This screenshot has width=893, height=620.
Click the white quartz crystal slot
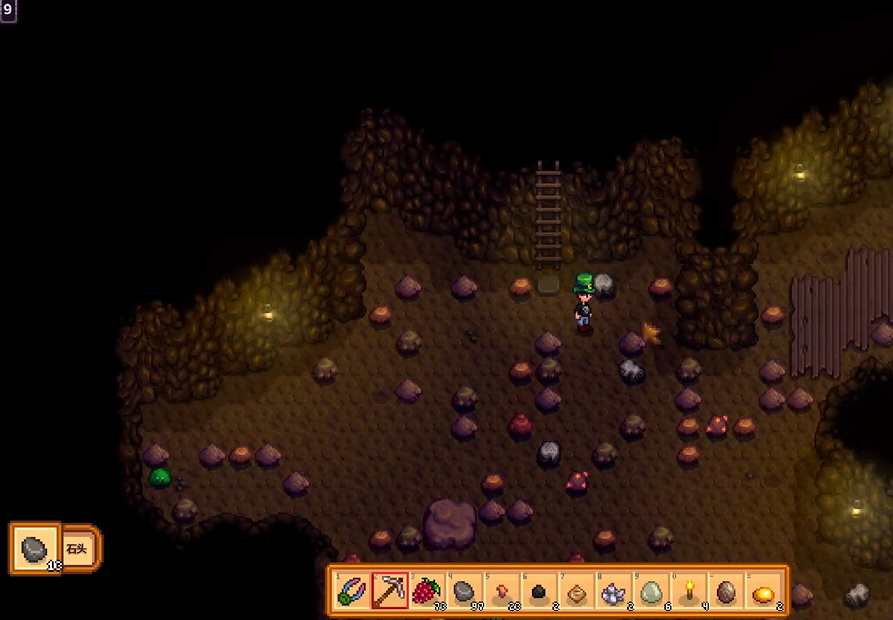click(615, 591)
